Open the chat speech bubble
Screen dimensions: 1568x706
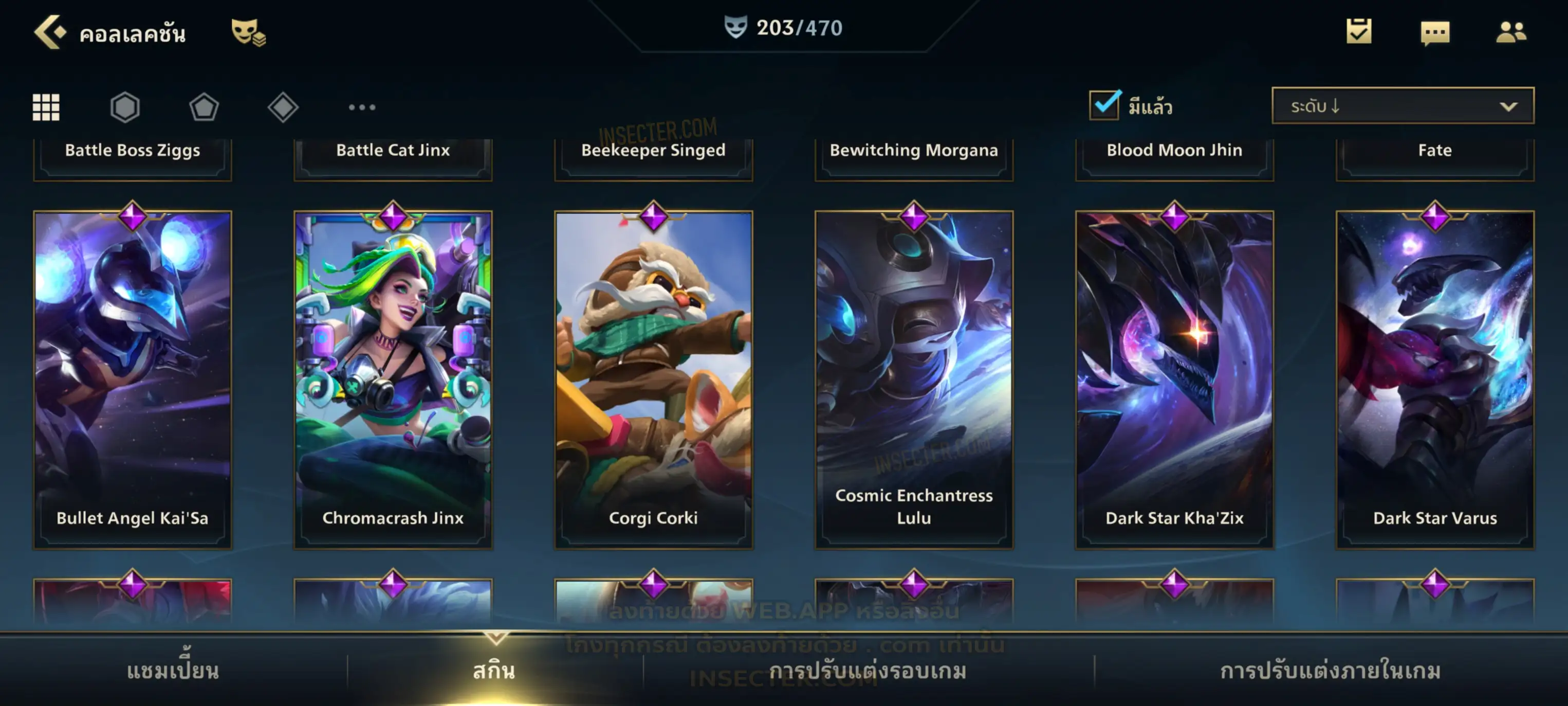[1435, 32]
